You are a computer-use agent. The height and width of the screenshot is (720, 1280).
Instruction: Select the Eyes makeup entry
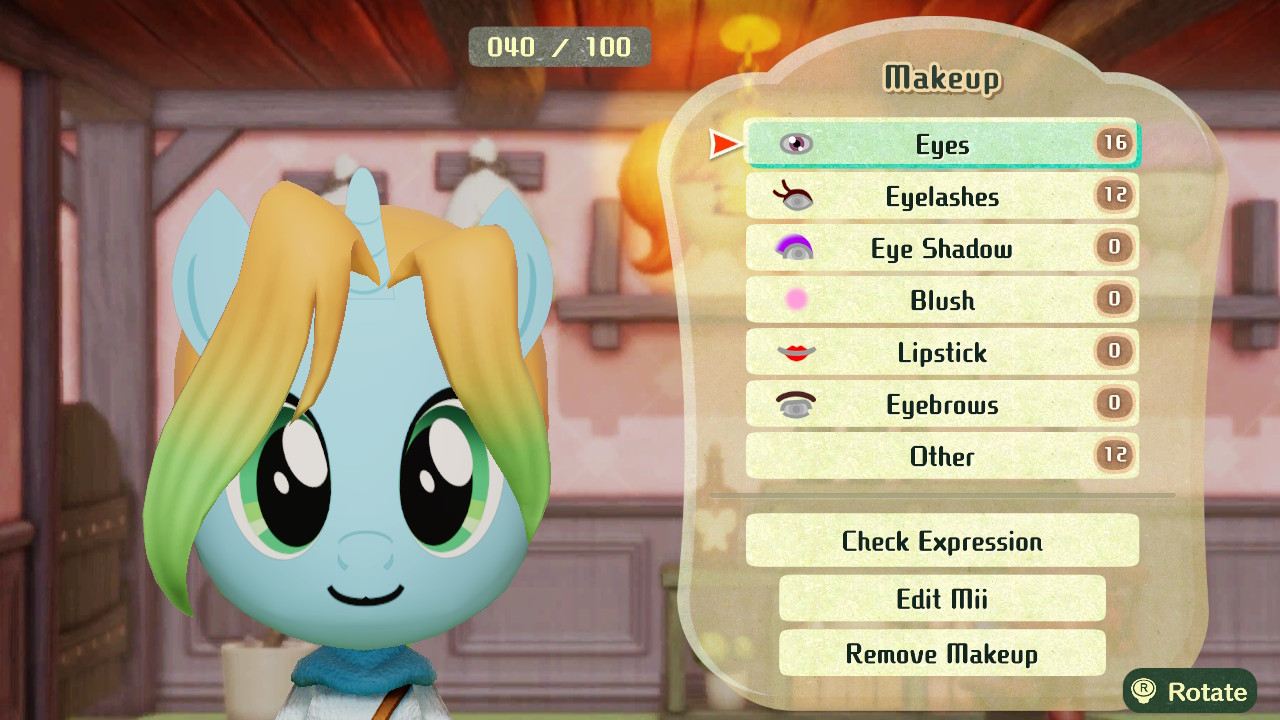click(942, 144)
